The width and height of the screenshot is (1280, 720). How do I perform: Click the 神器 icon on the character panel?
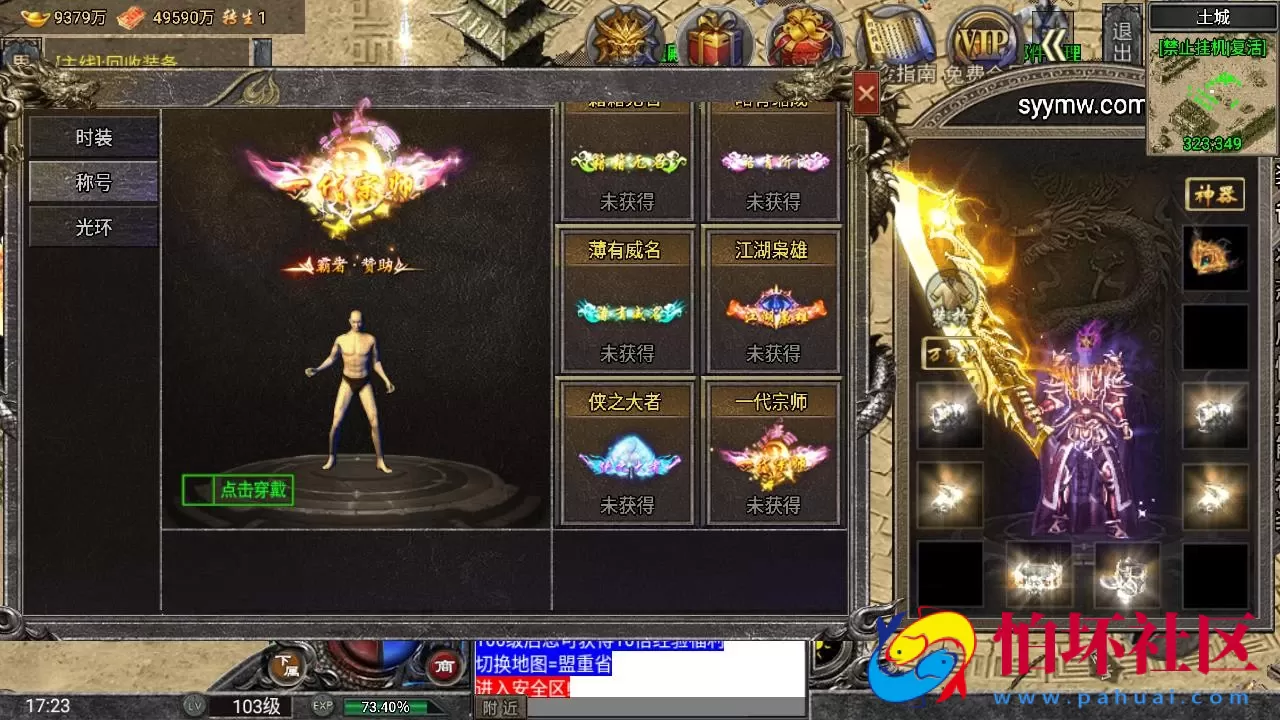pos(1213,194)
